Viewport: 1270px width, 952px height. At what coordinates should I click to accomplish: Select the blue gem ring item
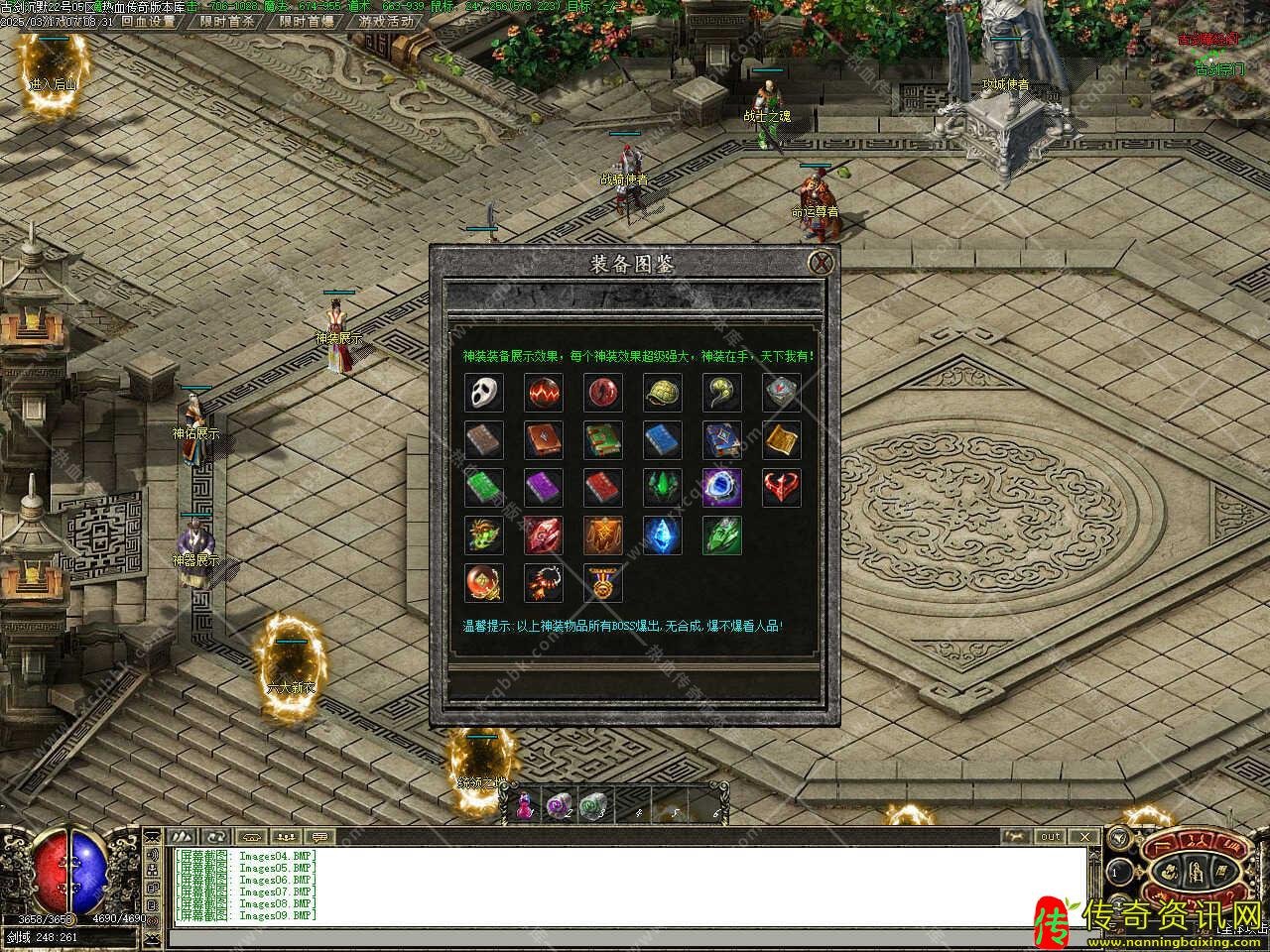[x=721, y=488]
